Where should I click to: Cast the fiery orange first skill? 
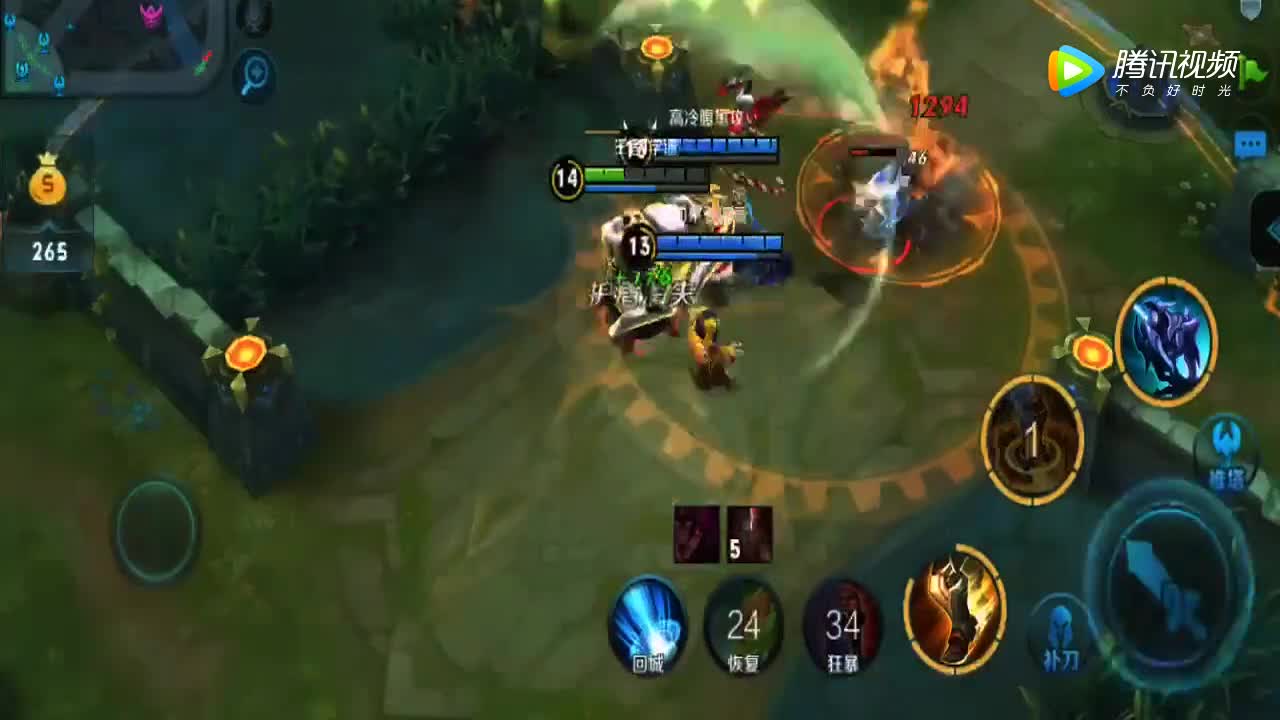pos(954,610)
